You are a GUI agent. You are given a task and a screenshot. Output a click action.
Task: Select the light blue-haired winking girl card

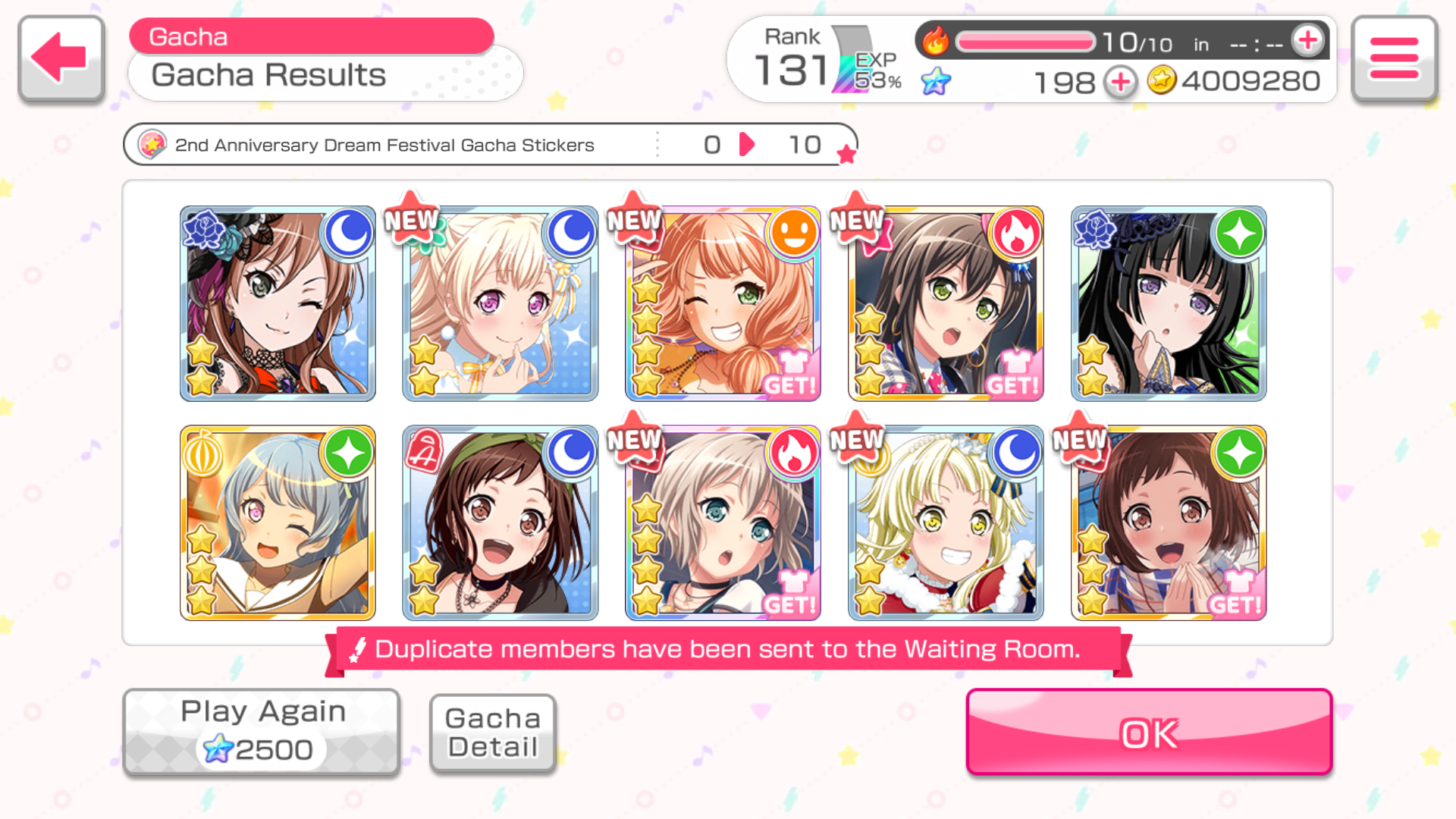tap(278, 523)
